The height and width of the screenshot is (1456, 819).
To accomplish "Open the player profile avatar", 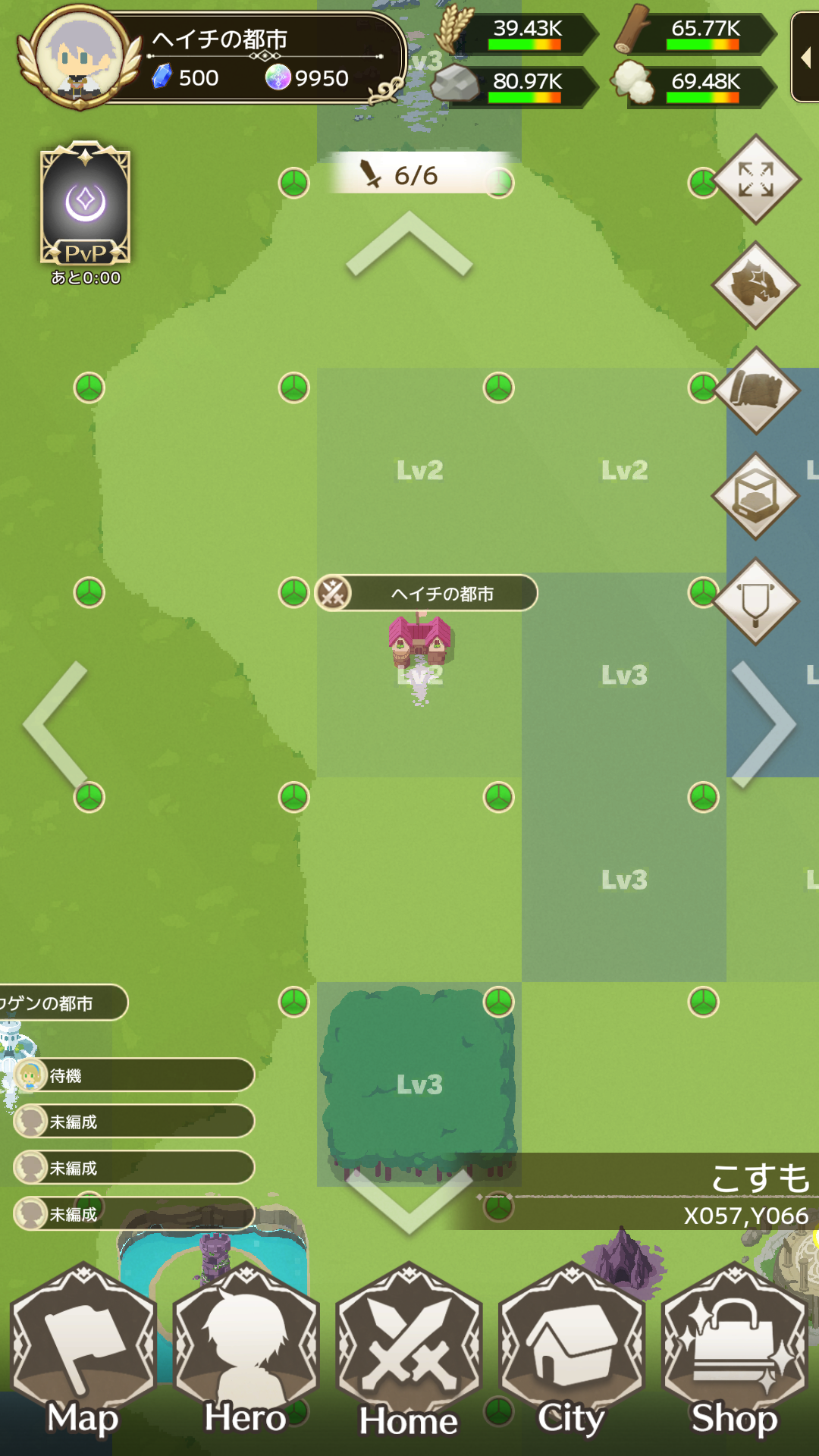I will point(80,57).
